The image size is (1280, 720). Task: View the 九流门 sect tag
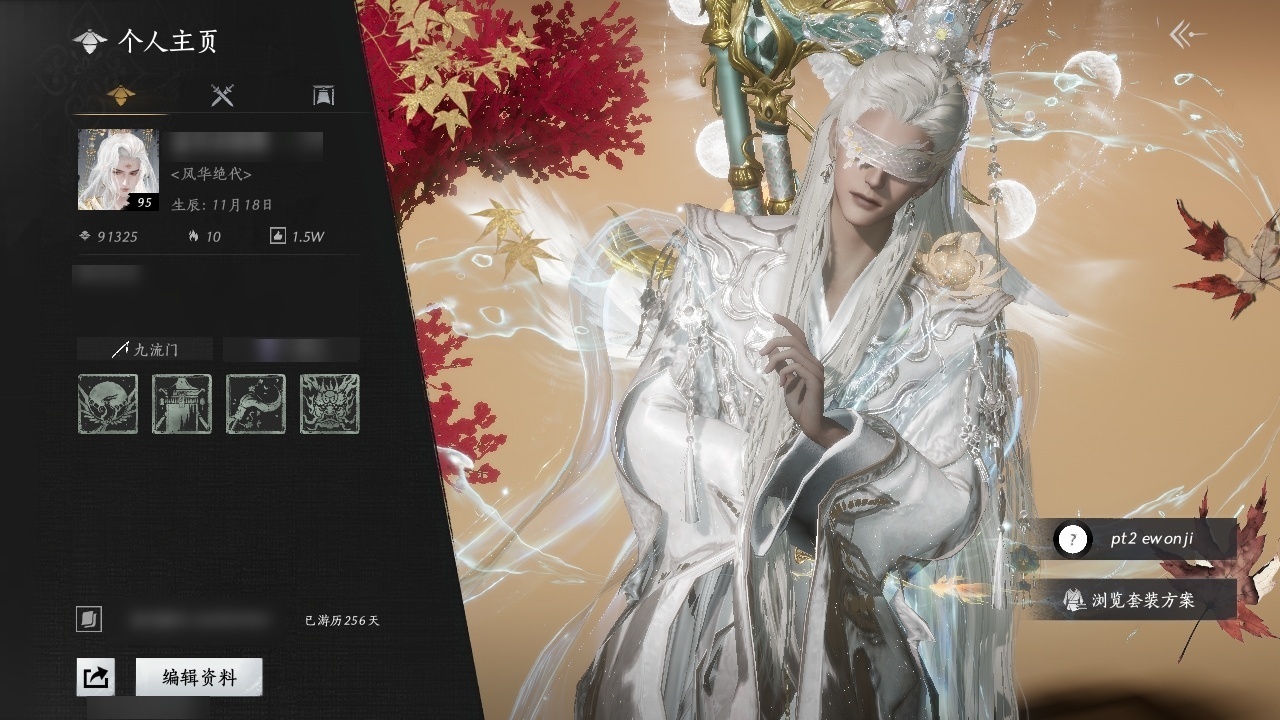[x=145, y=349]
